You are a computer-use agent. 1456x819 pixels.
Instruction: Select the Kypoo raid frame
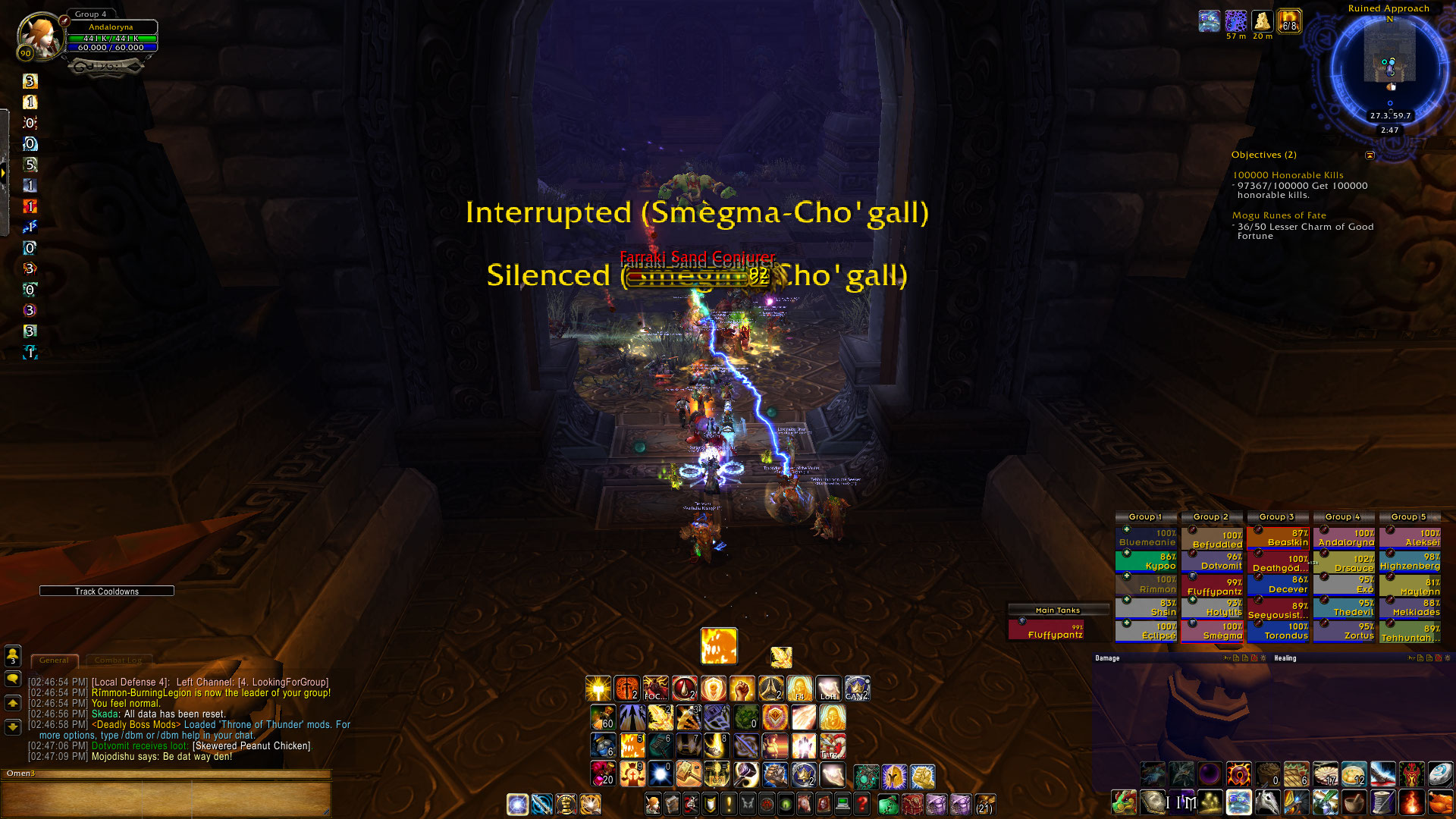click(x=1146, y=561)
